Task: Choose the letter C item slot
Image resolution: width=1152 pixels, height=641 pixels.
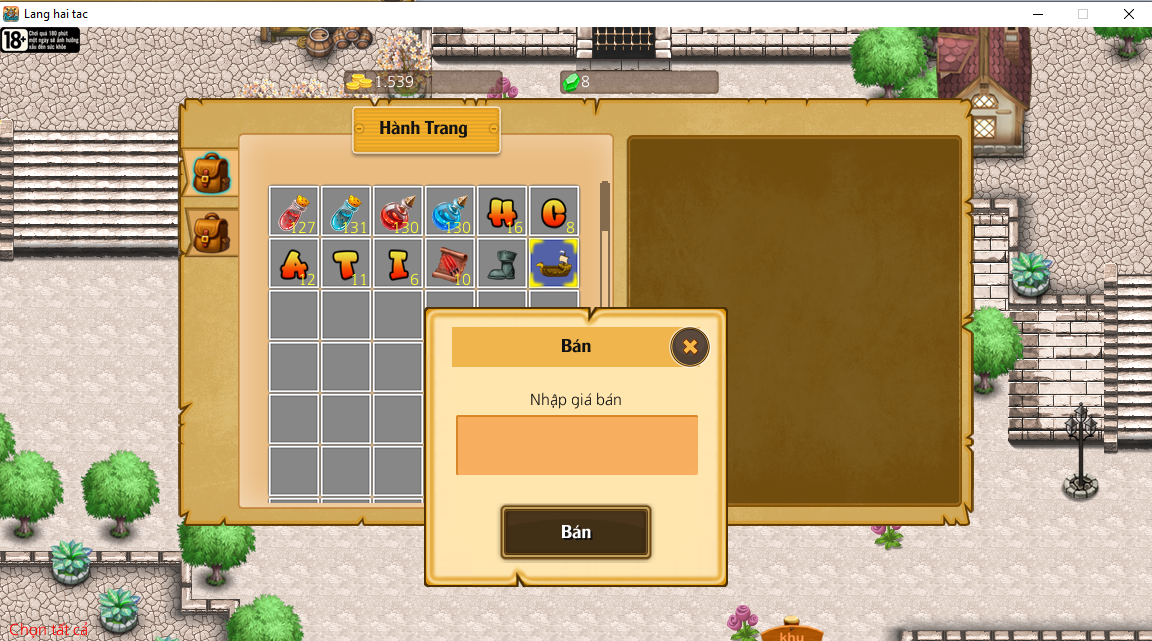Action: click(554, 212)
